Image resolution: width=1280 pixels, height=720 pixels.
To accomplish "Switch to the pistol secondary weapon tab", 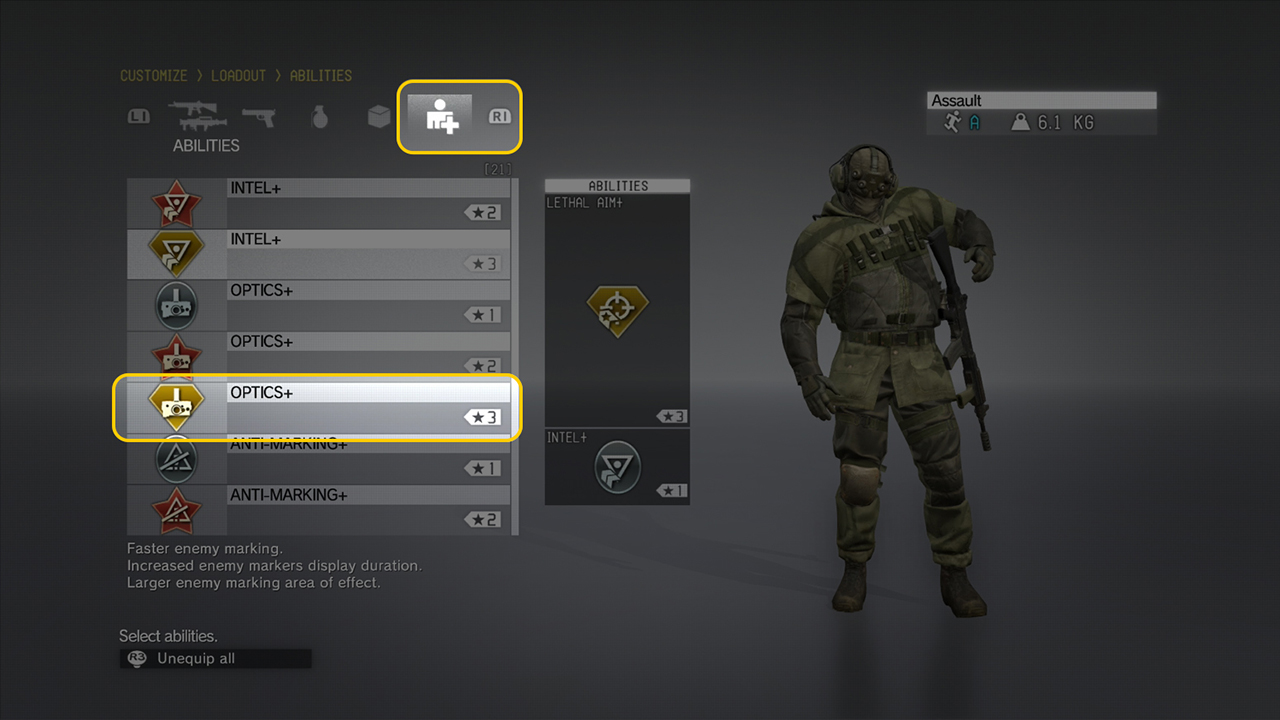I will (x=258, y=116).
